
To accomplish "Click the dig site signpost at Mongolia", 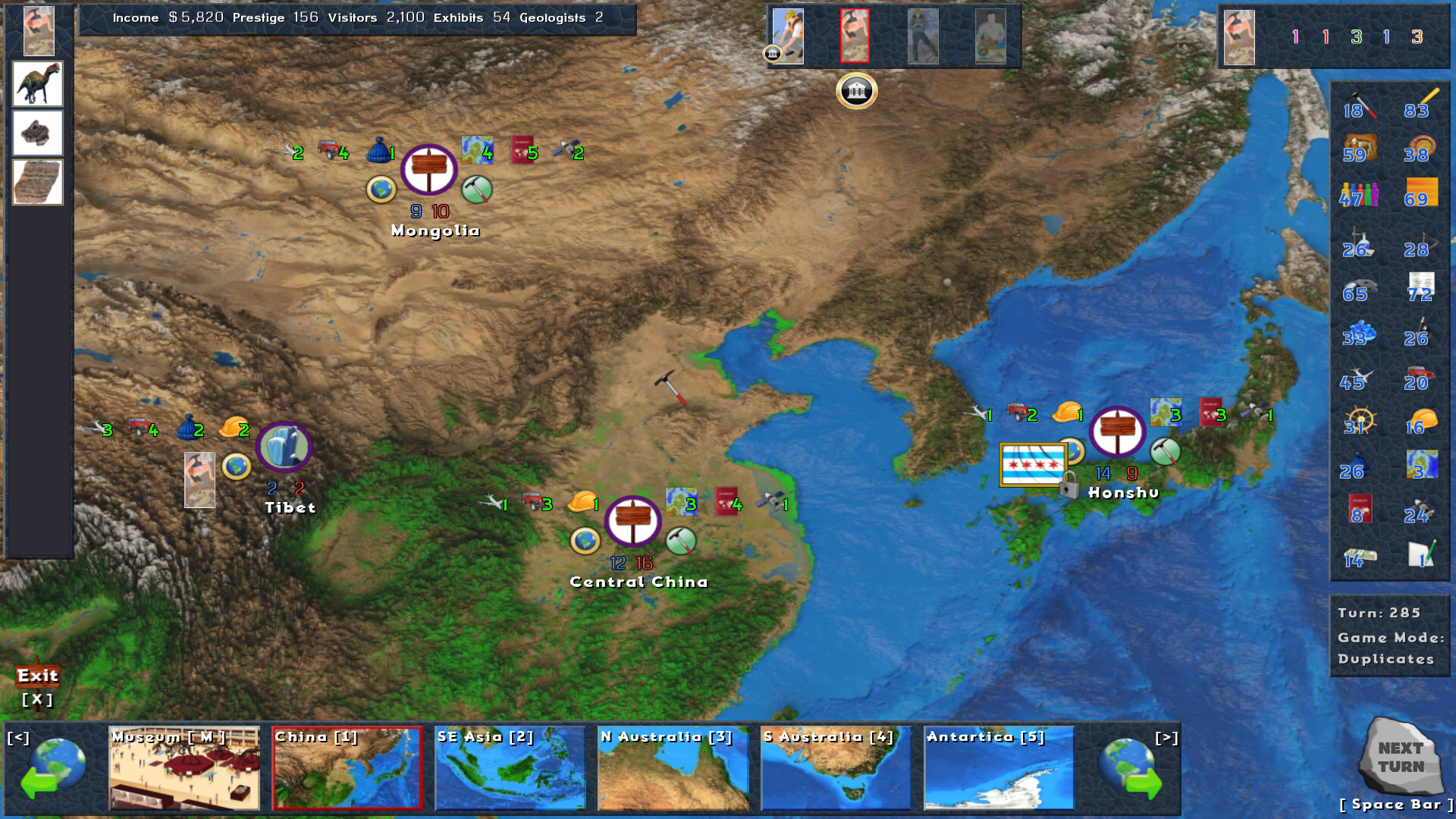I will tap(431, 168).
